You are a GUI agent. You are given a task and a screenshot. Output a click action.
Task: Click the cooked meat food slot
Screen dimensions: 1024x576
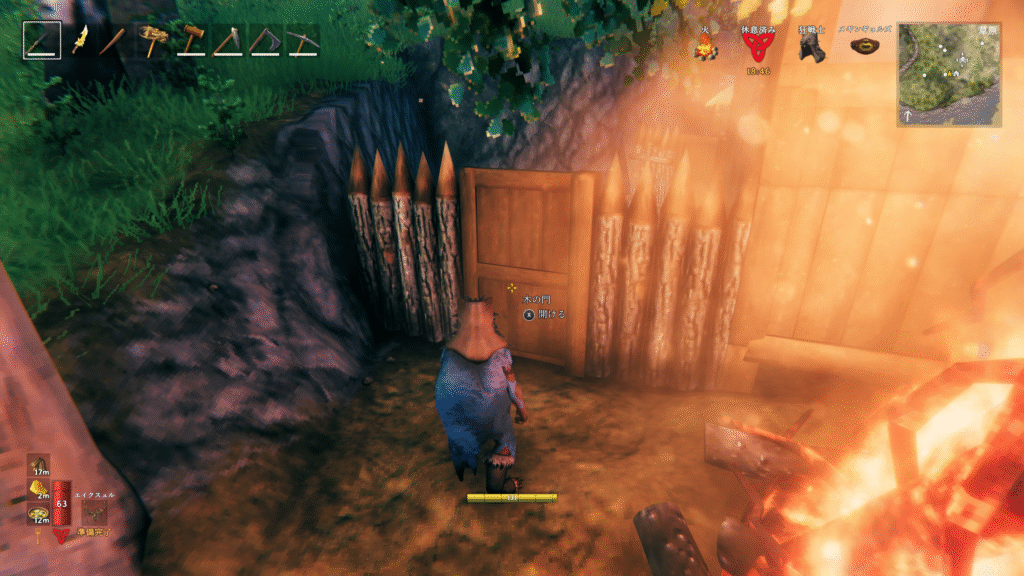pyautogui.click(x=38, y=465)
